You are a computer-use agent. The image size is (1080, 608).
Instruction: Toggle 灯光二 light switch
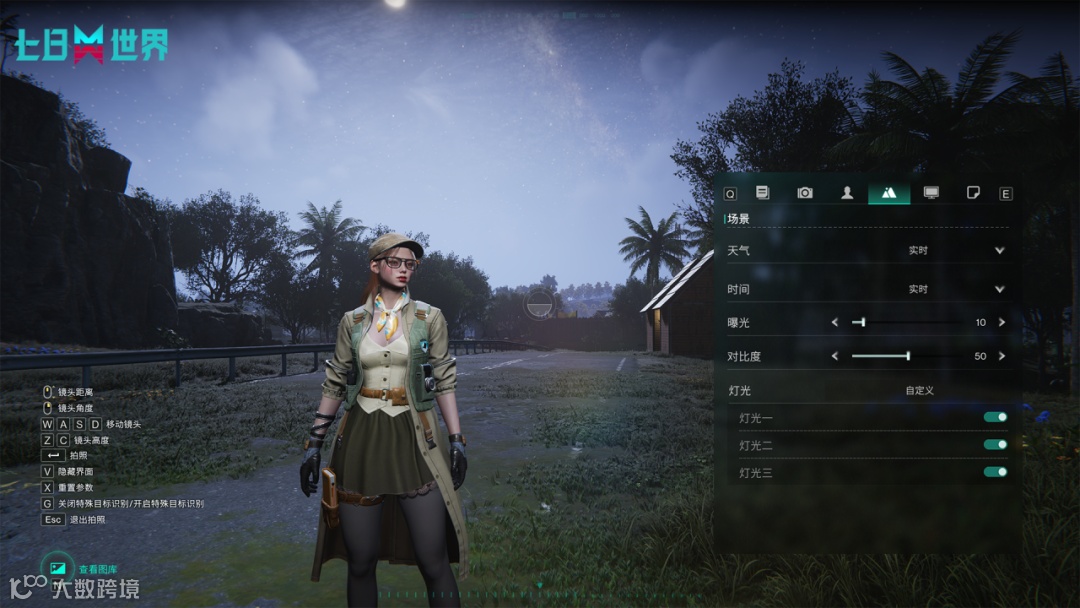995,444
